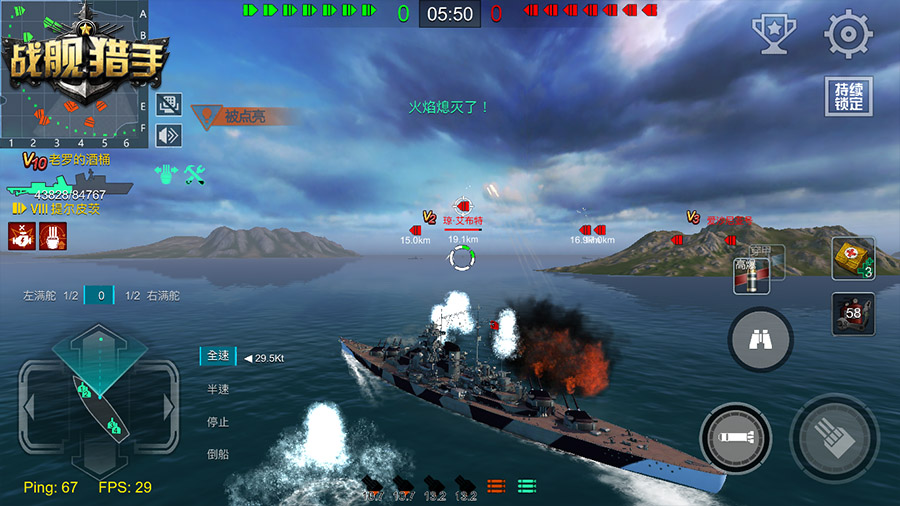The image size is (900, 506).
Task: Activate the wrench repair consumable showing 58
Action: [x=853, y=314]
